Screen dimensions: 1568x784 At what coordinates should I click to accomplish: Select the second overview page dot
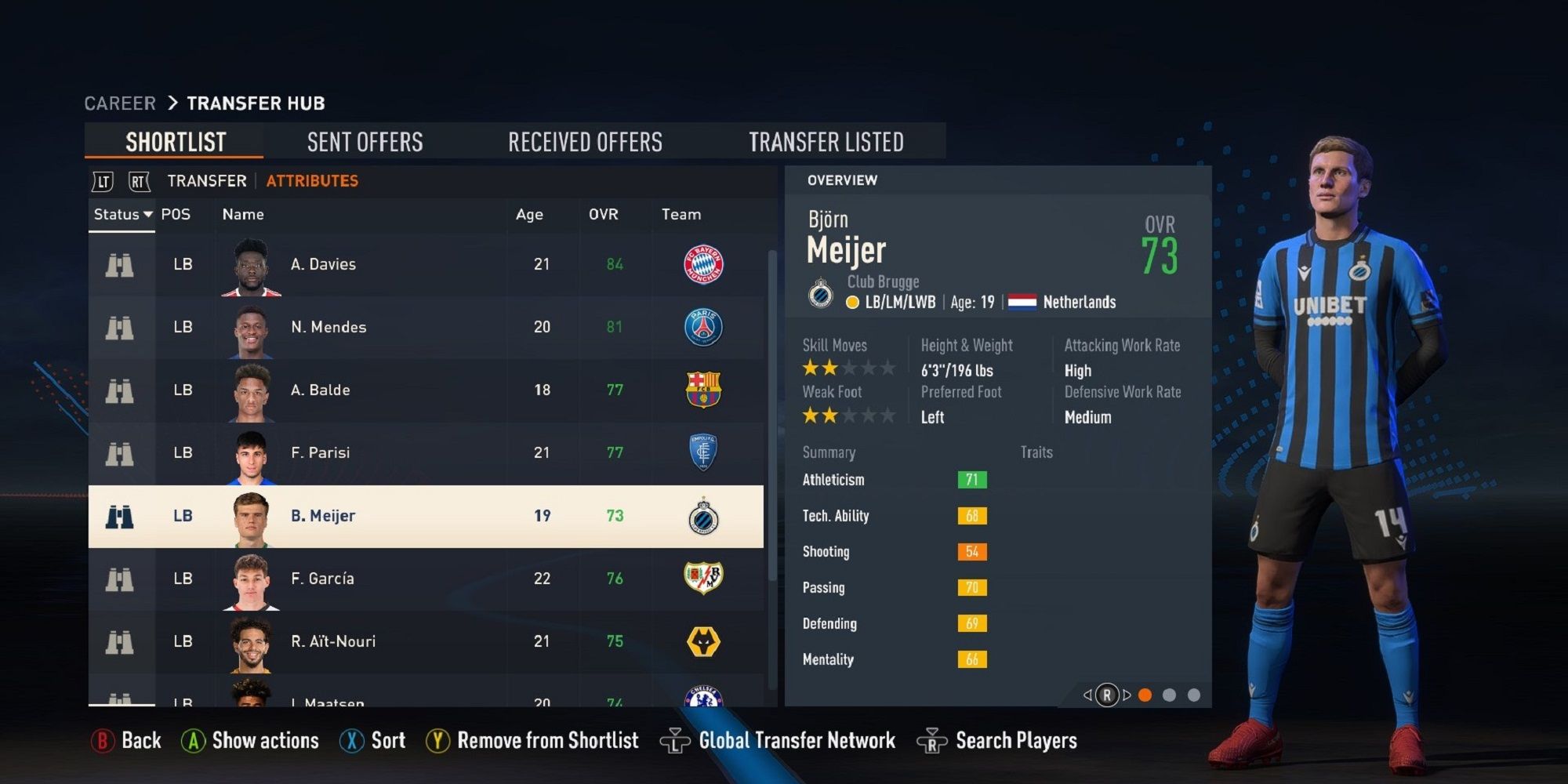point(1170,694)
